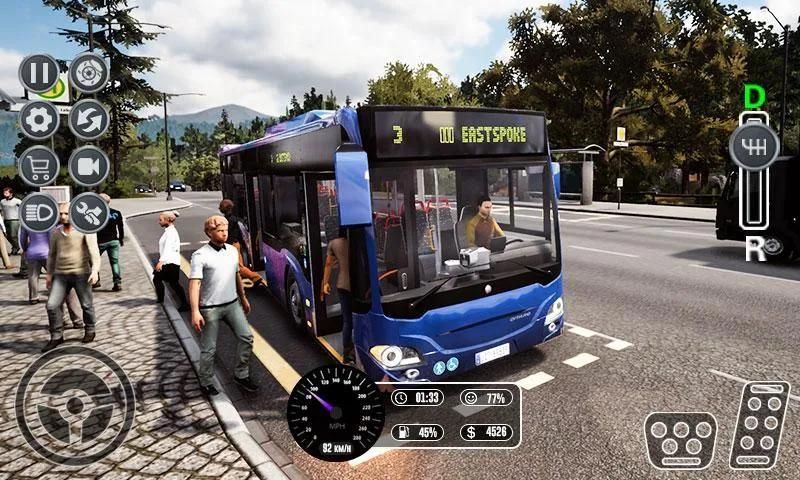Click the circular arrows reset button

(89, 120)
